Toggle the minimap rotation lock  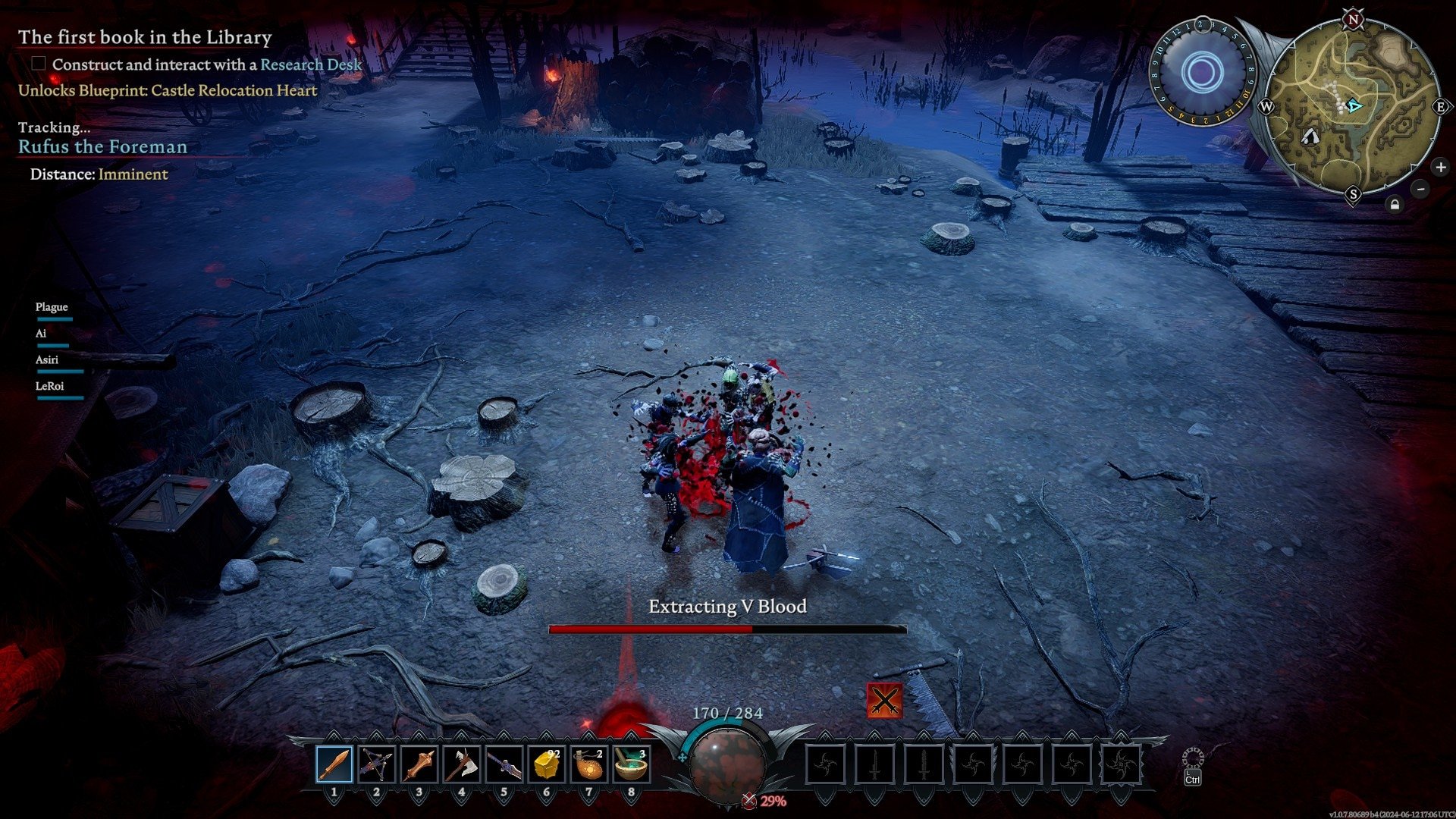pos(1395,205)
